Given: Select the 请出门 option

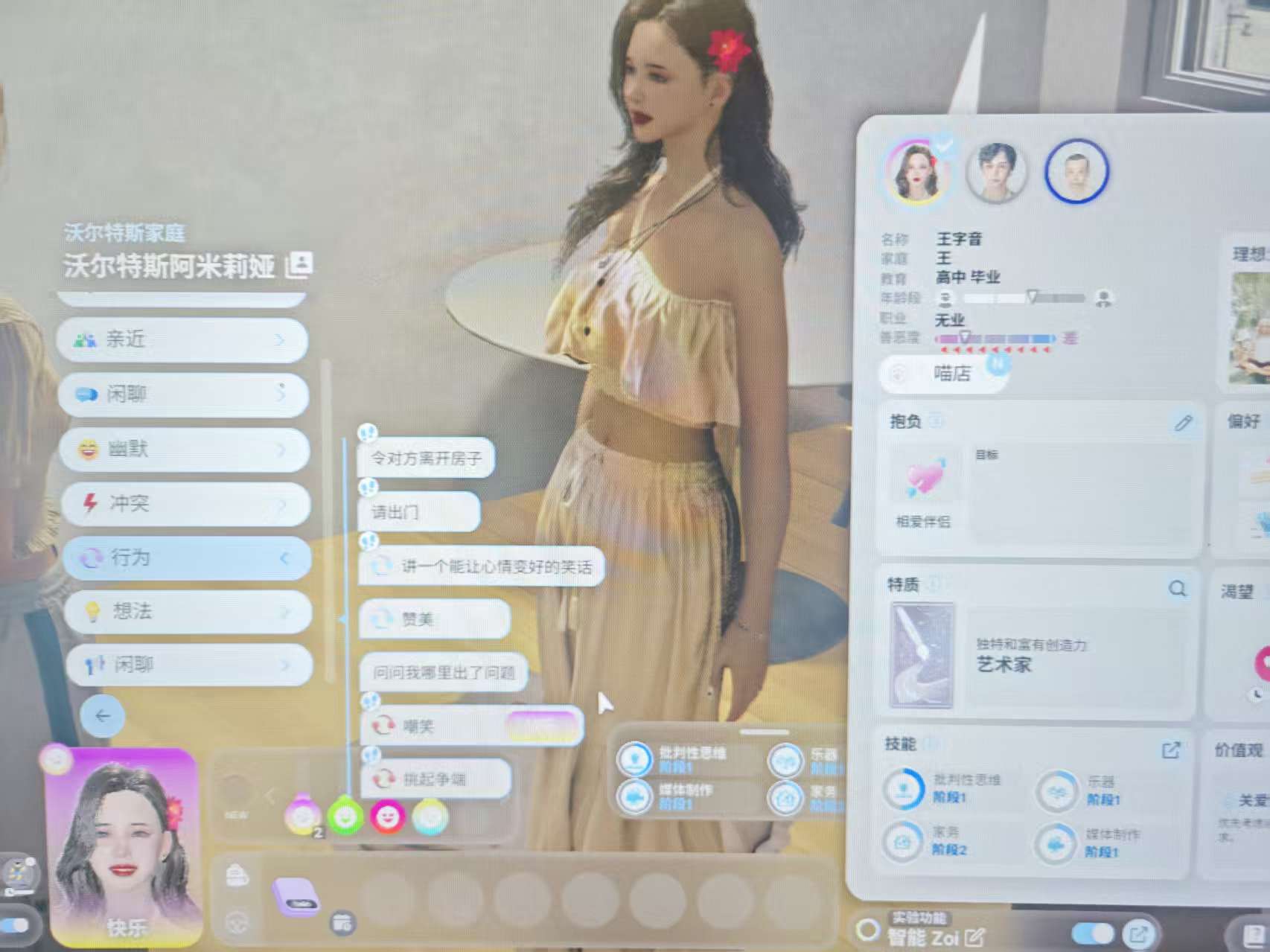Looking at the screenshot, I should click(x=418, y=512).
